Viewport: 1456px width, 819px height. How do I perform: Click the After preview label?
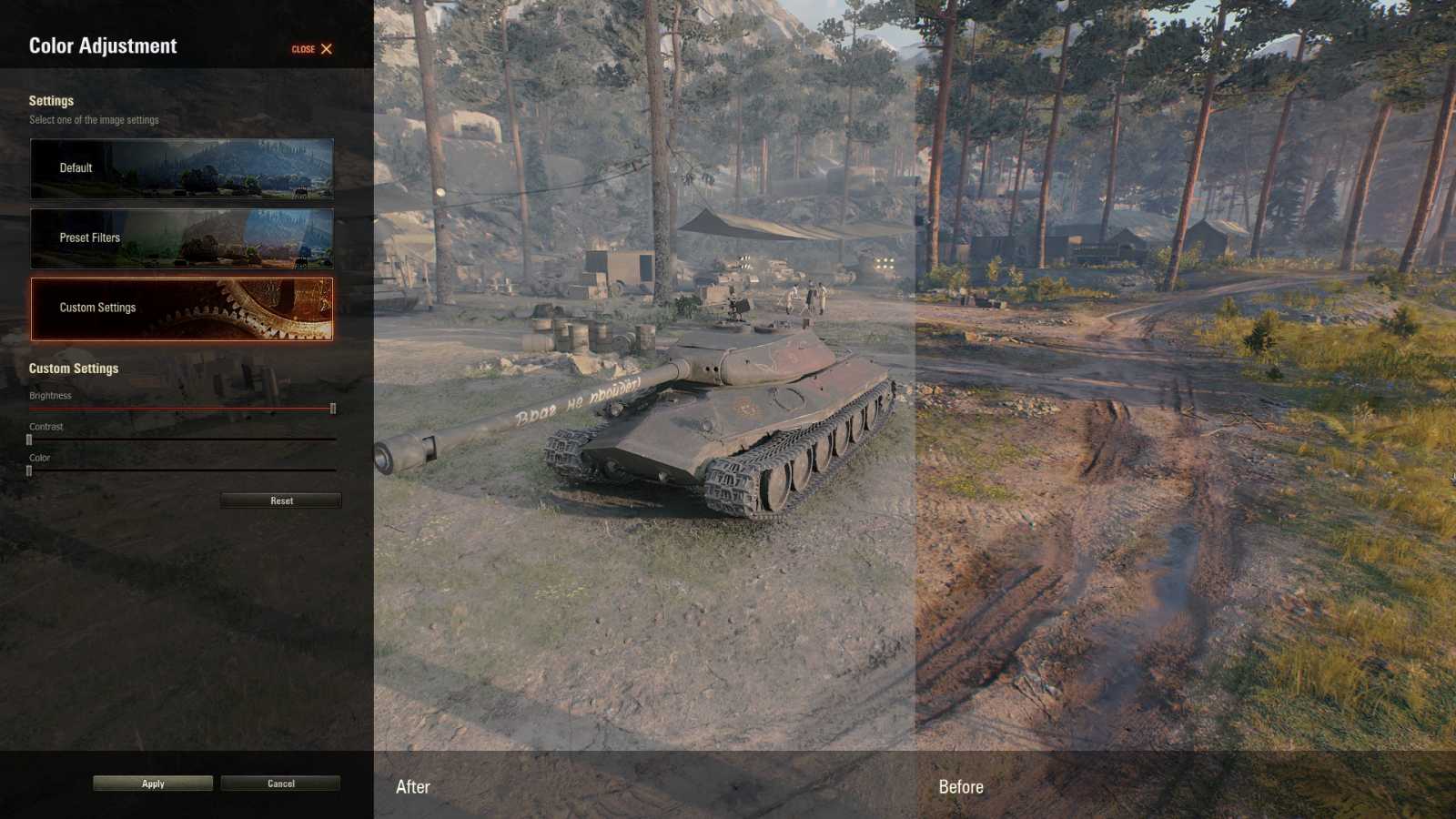pos(412,786)
